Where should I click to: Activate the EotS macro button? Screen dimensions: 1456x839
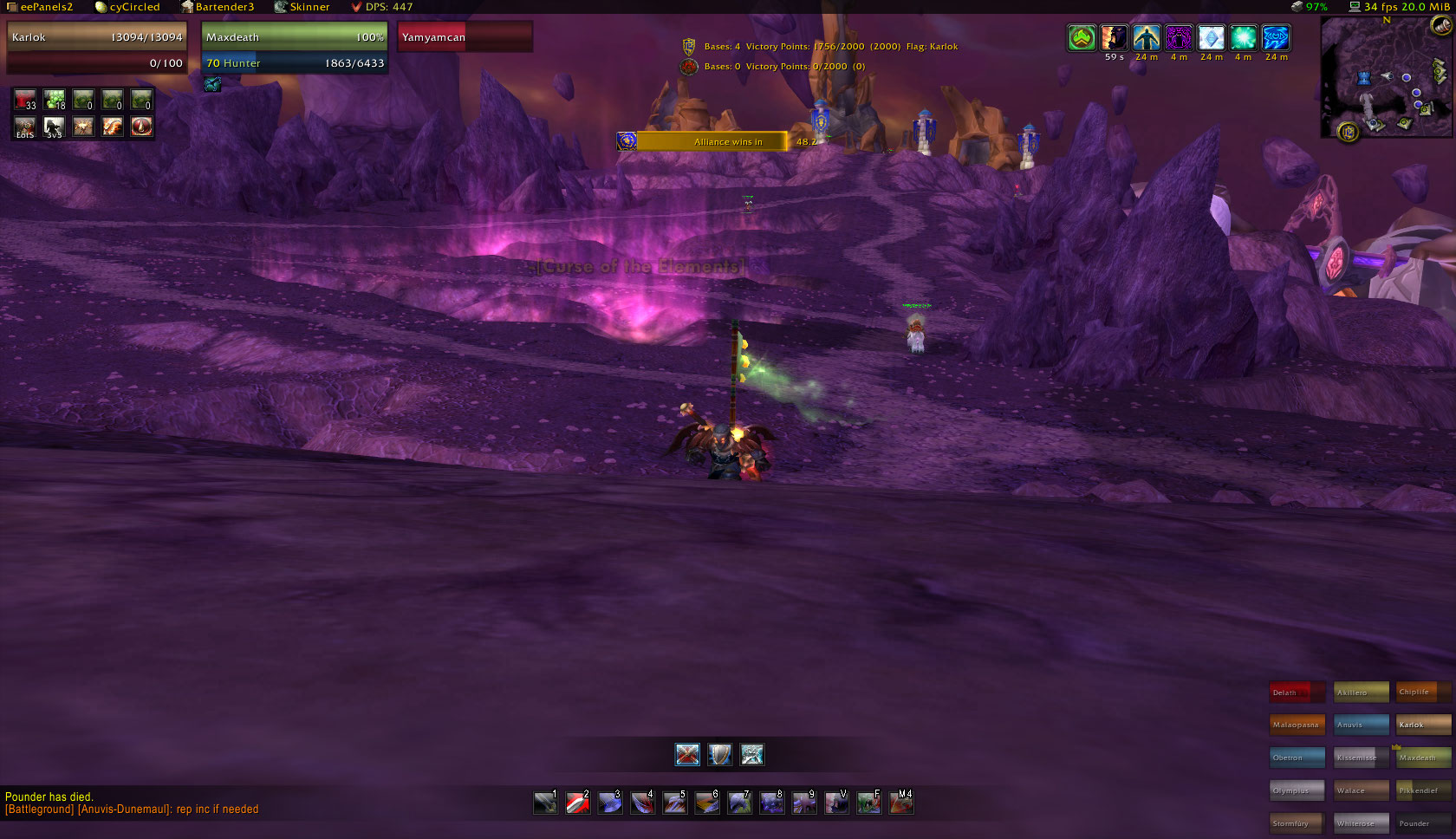pyautogui.click(x=25, y=127)
